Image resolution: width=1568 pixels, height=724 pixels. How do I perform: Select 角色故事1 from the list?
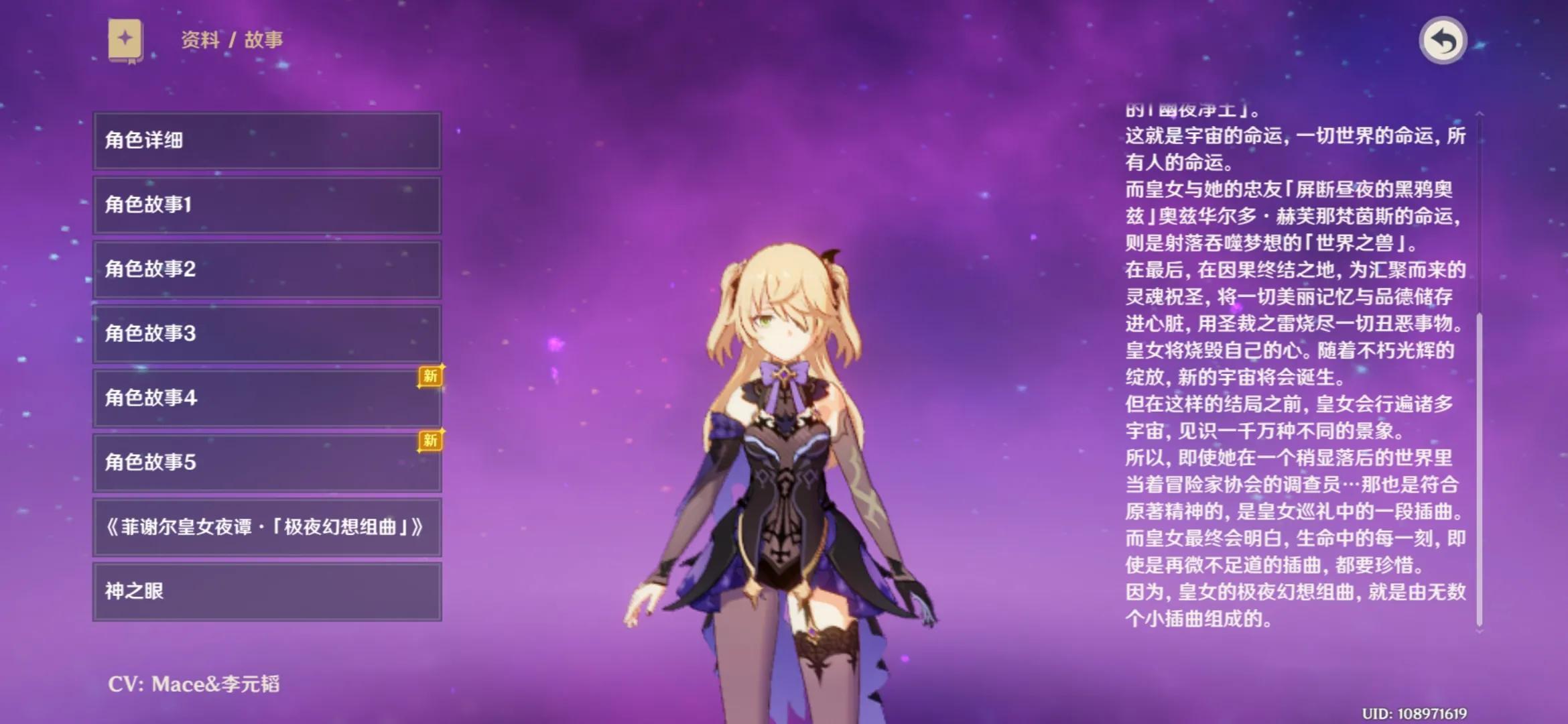tap(267, 204)
